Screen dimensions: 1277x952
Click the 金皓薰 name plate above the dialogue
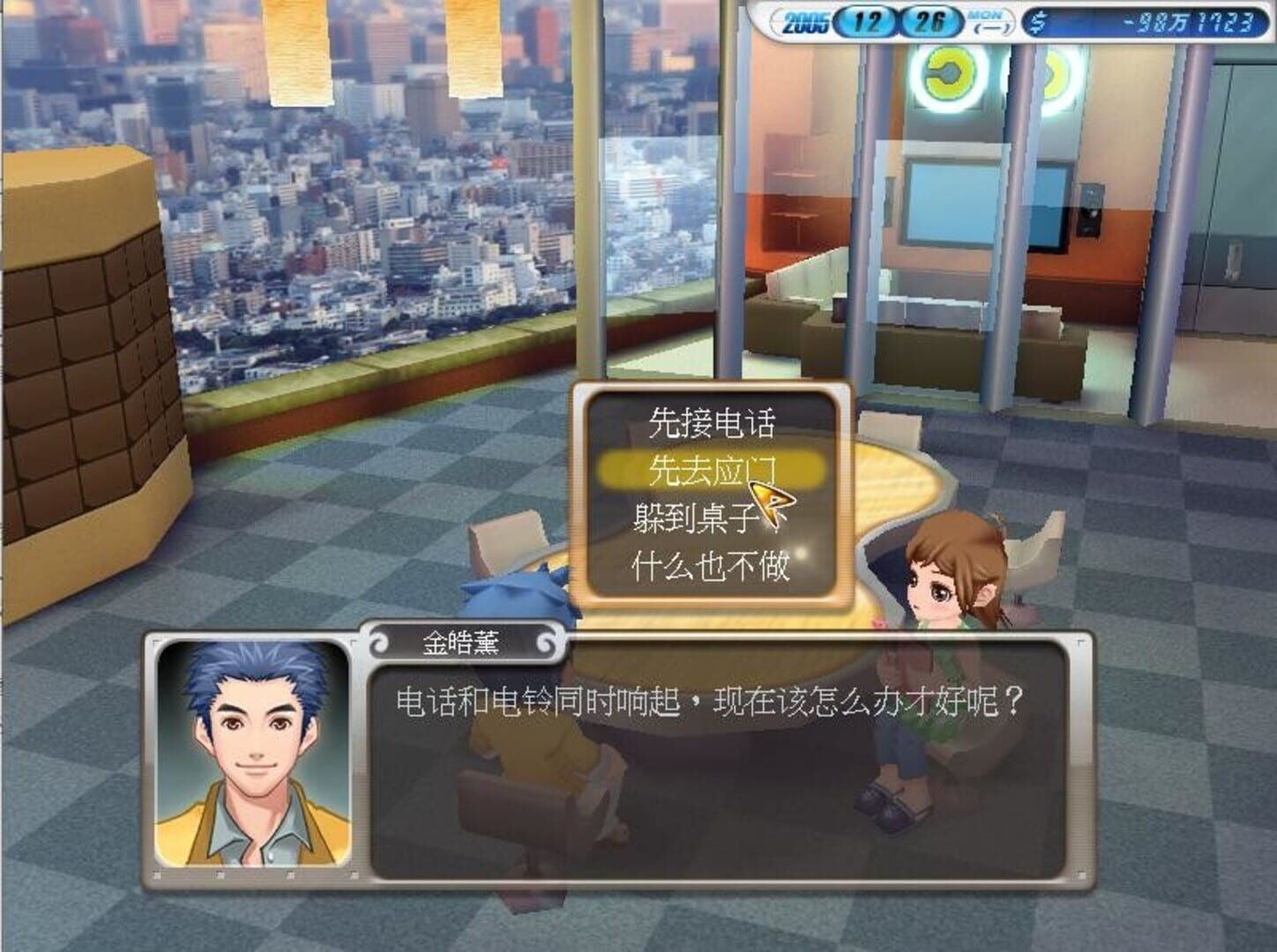point(462,641)
